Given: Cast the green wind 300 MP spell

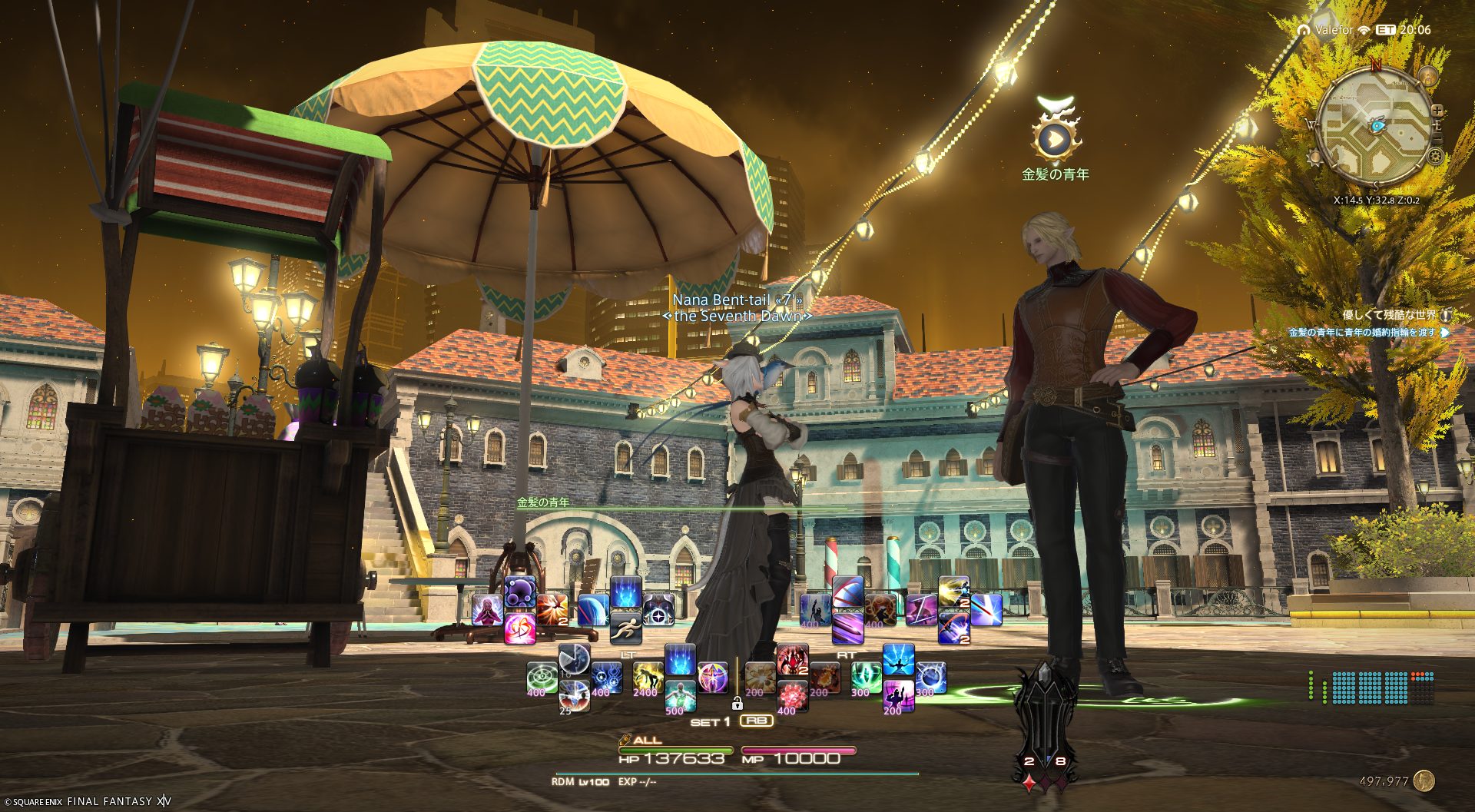Looking at the screenshot, I should pyautogui.click(x=866, y=678).
